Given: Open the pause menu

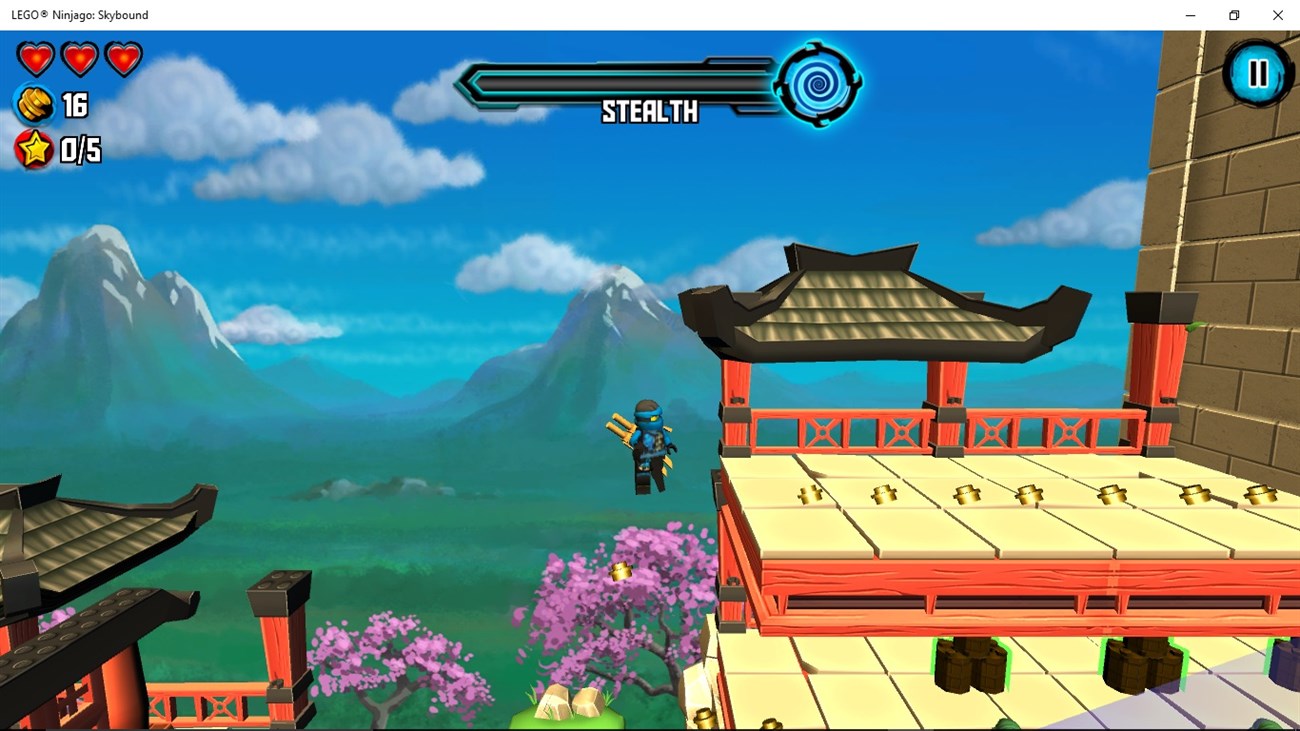Looking at the screenshot, I should [1257, 73].
